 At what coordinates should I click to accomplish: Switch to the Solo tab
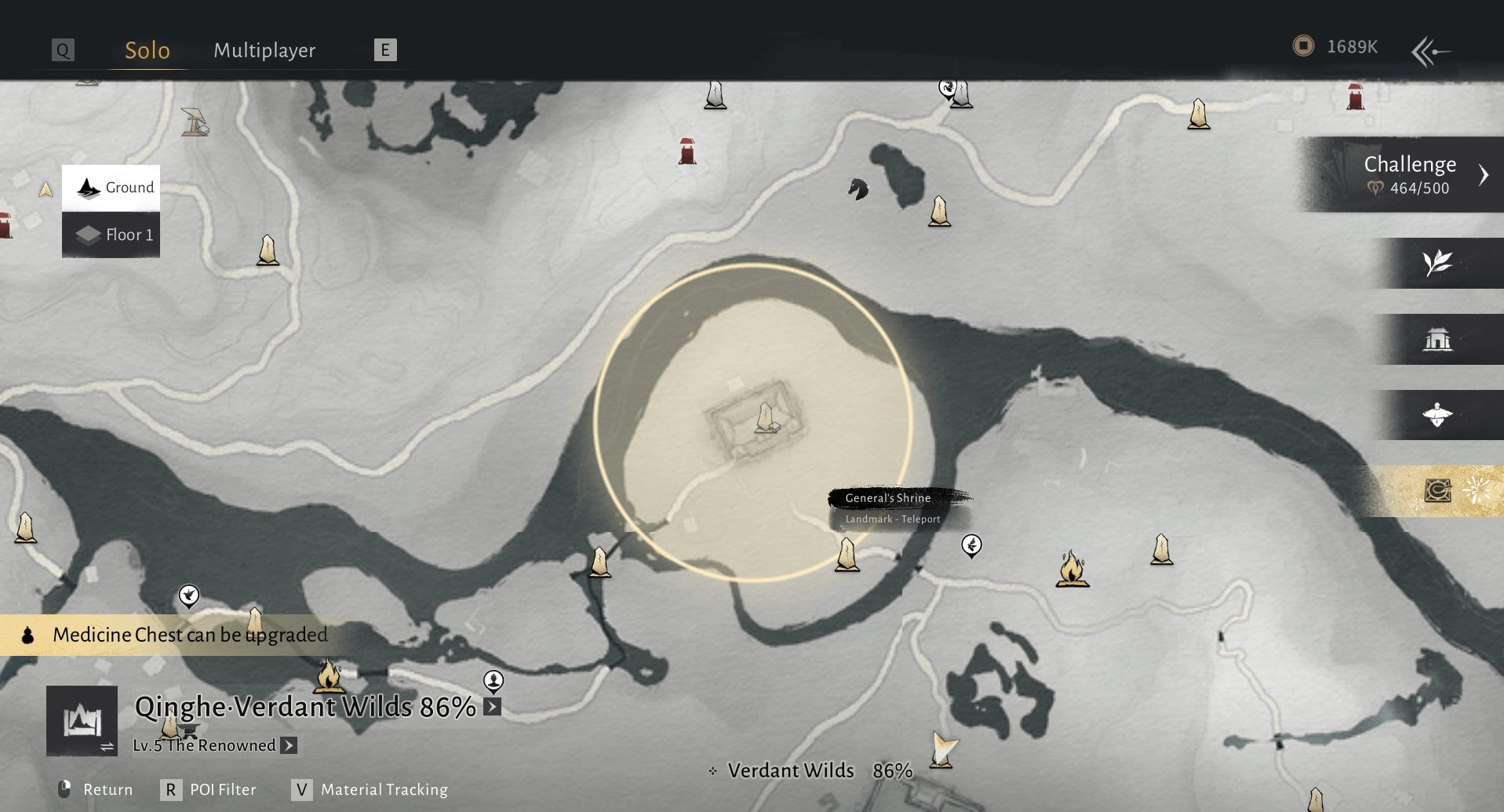point(147,50)
